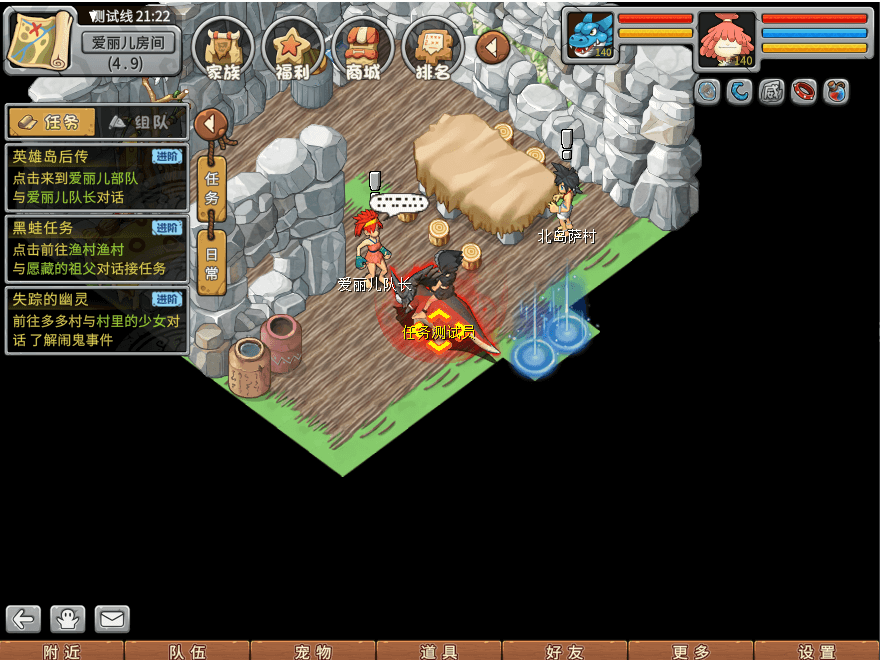Collapse the top menu with arrow button
This screenshot has height=660, width=880.
click(x=492, y=46)
